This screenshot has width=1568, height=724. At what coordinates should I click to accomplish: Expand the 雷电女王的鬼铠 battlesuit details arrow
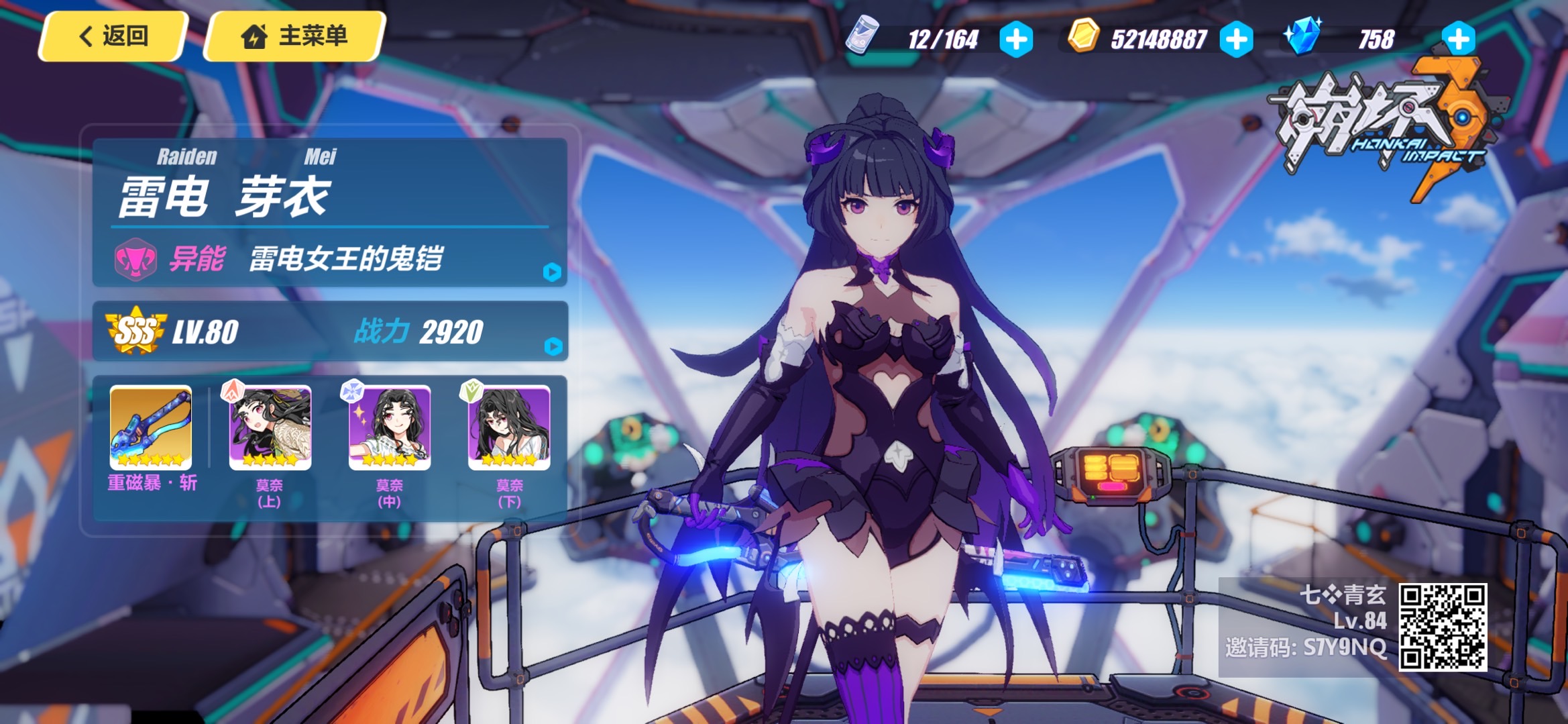tap(552, 272)
